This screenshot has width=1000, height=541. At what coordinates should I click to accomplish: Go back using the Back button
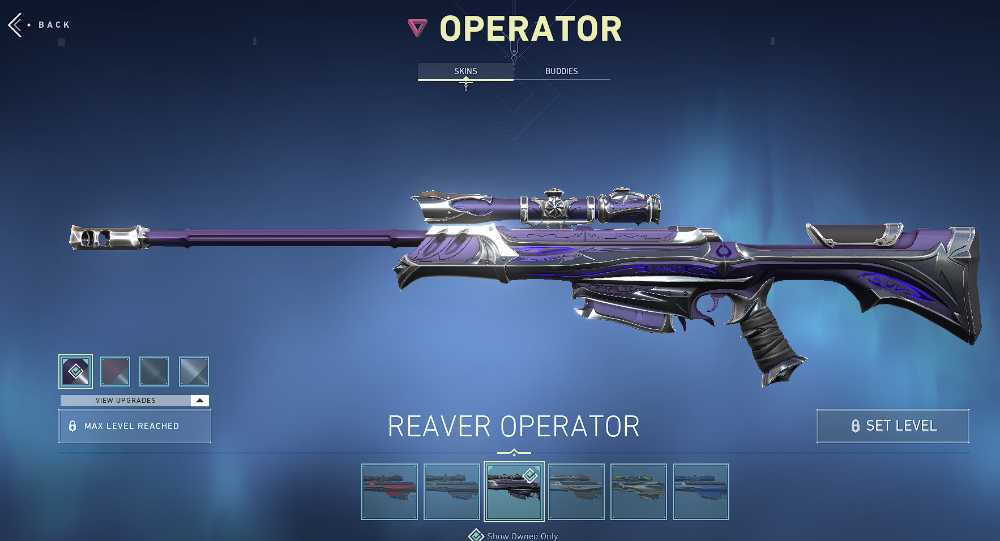[40, 25]
